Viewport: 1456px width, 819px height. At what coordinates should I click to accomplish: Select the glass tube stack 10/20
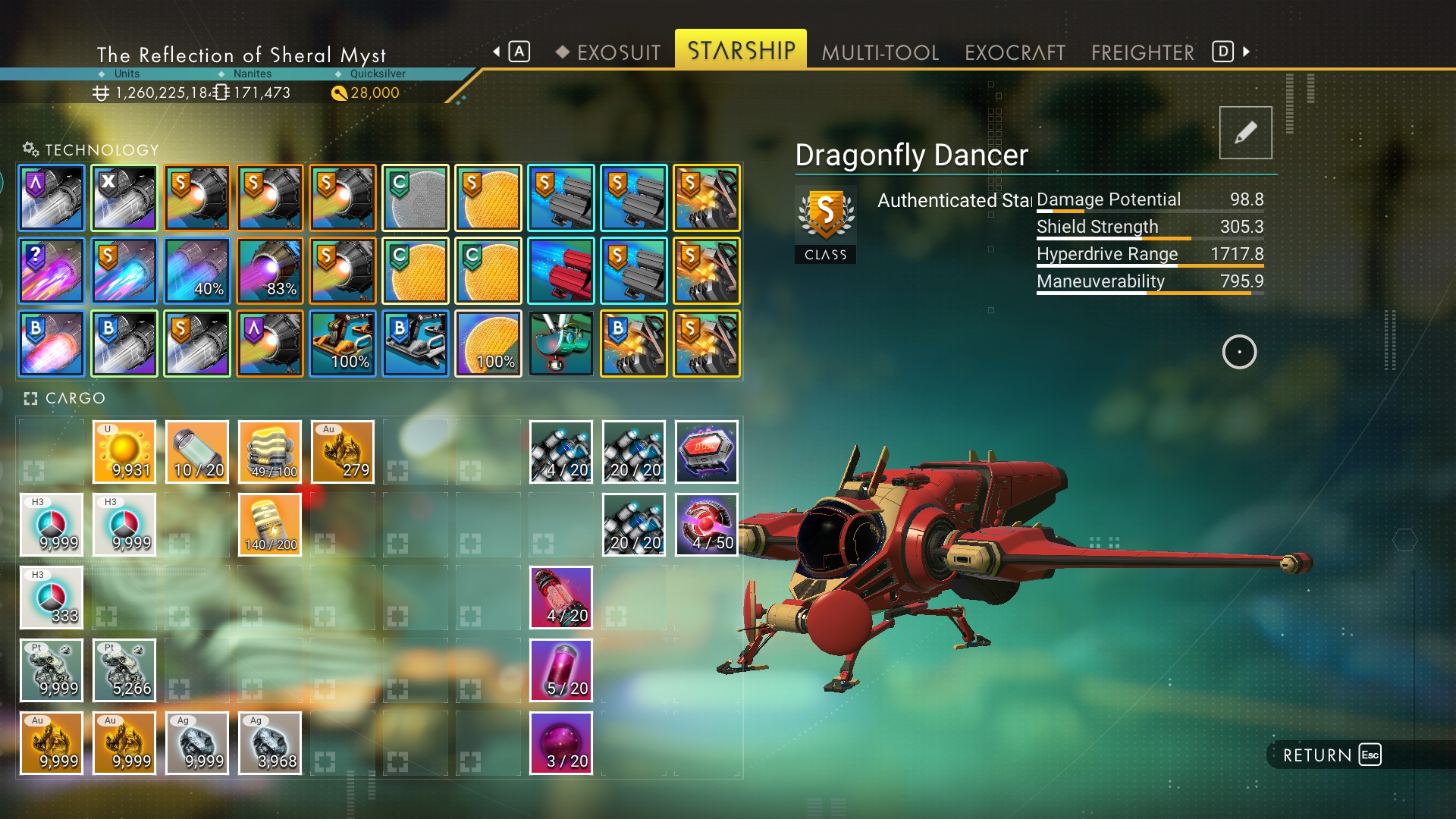[197, 452]
